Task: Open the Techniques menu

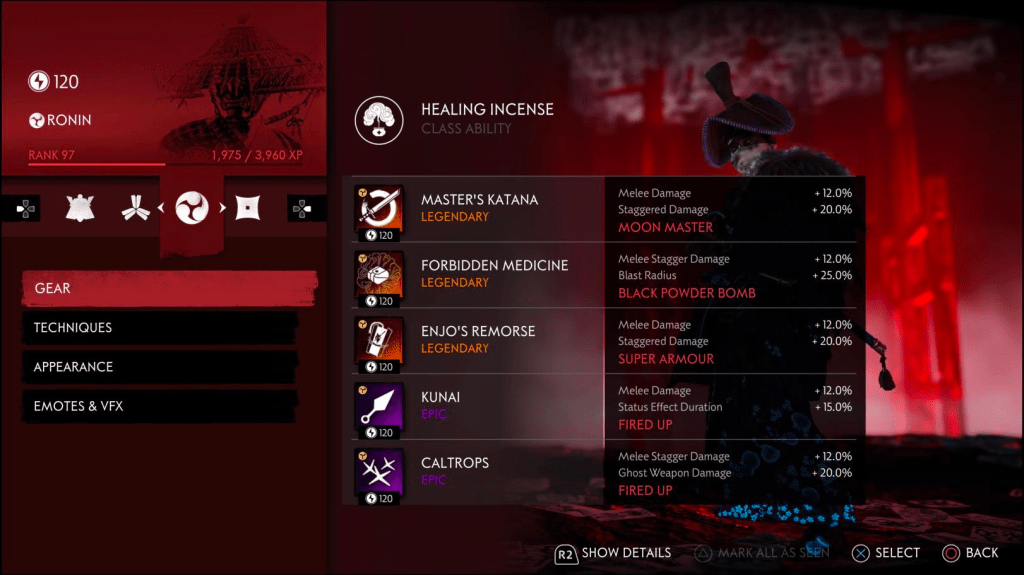Action: [x=160, y=328]
